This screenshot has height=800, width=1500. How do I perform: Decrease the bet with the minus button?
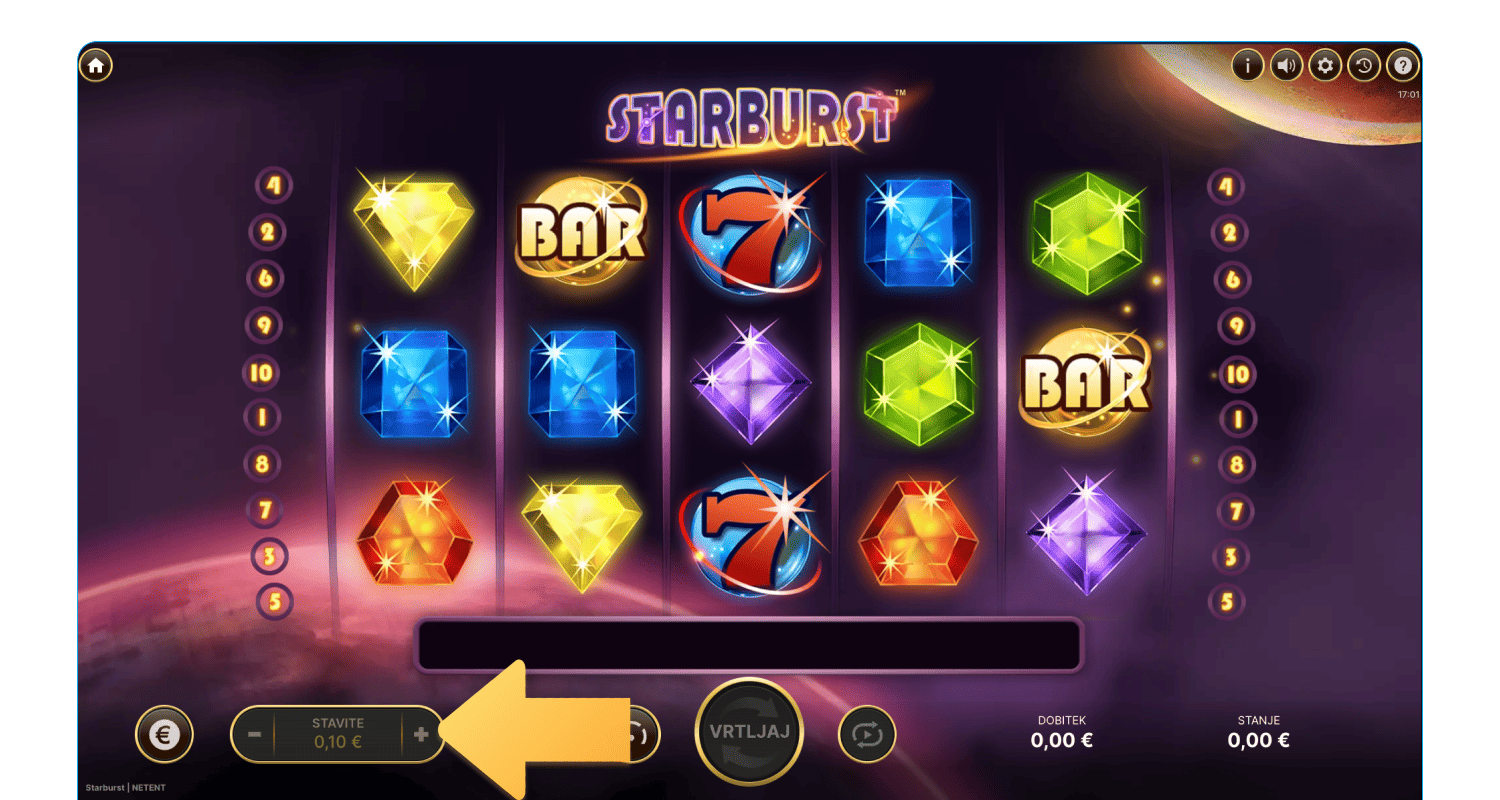click(254, 734)
